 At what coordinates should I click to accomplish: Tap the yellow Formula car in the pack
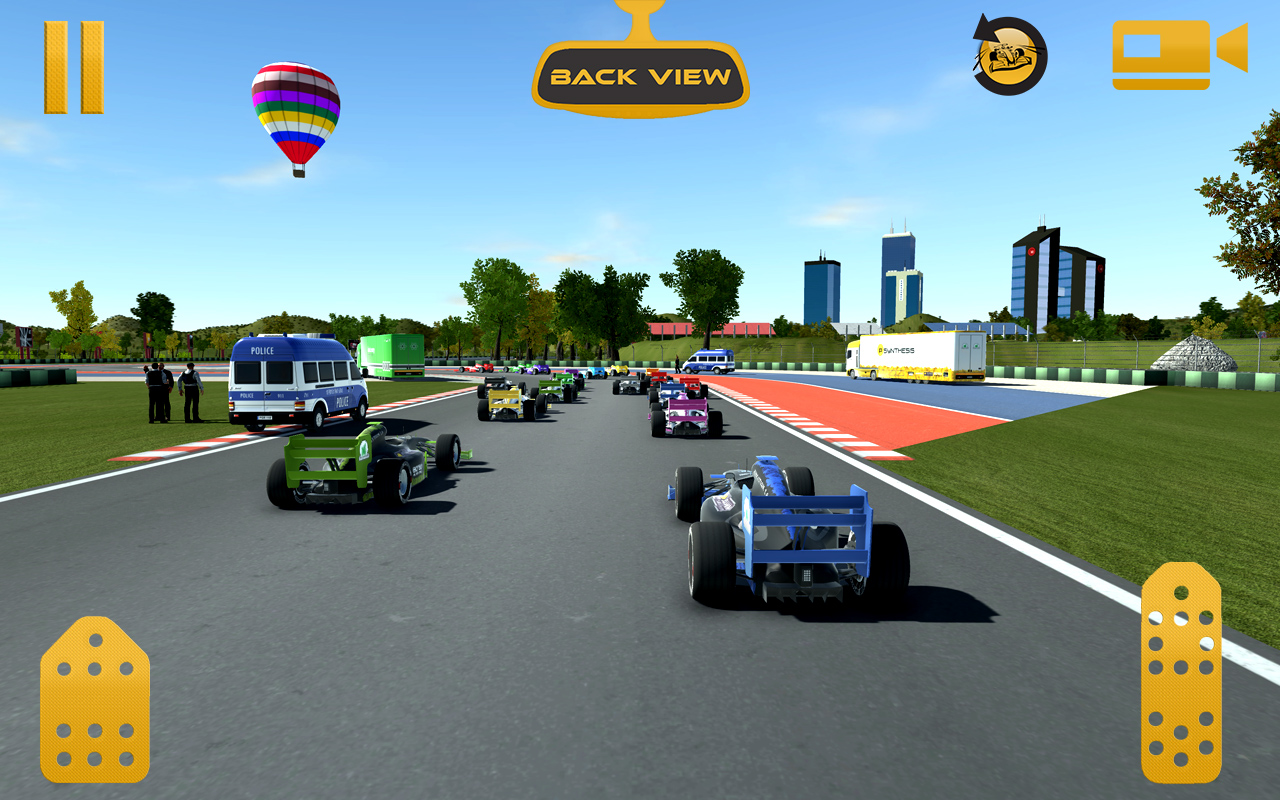(x=510, y=405)
